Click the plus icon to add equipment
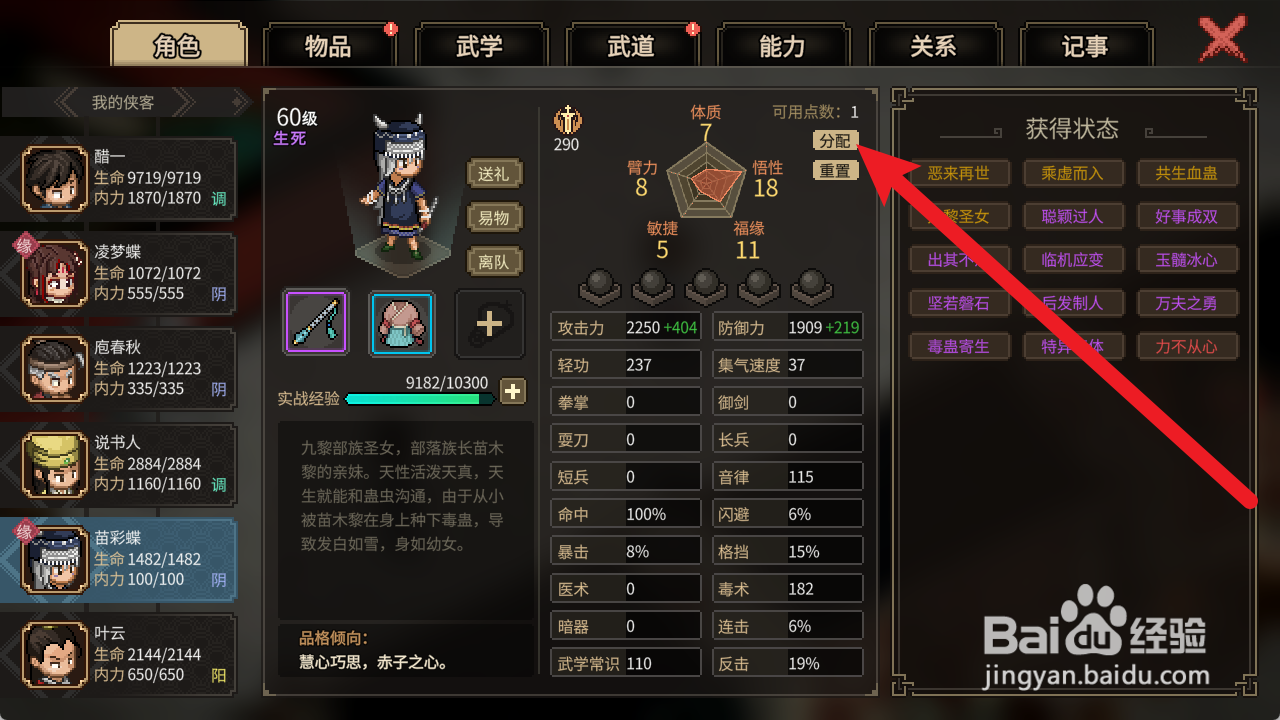The image size is (1280, 720). point(489,322)
